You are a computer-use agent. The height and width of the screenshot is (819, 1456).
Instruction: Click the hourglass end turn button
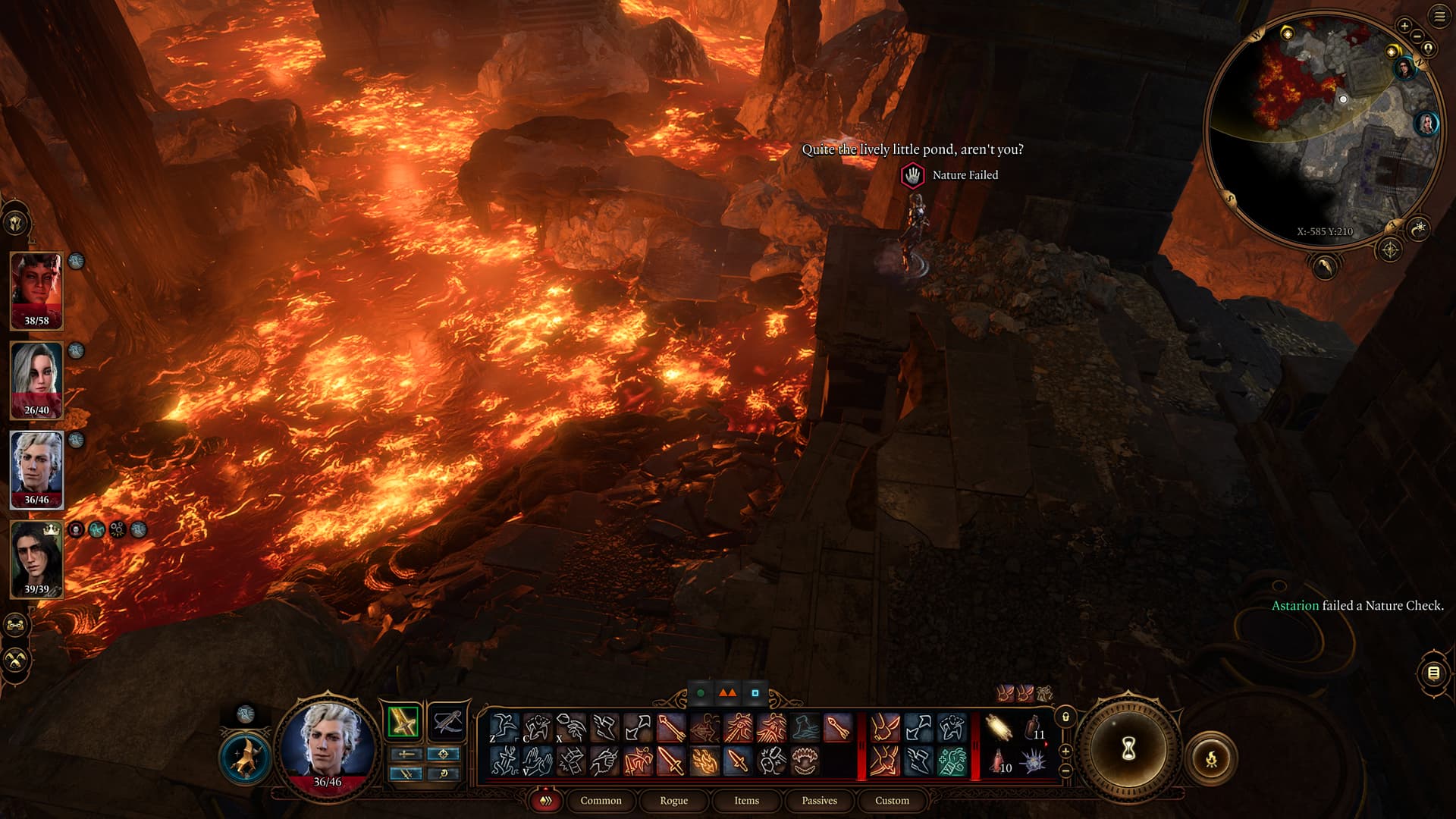click(1128, 749)
